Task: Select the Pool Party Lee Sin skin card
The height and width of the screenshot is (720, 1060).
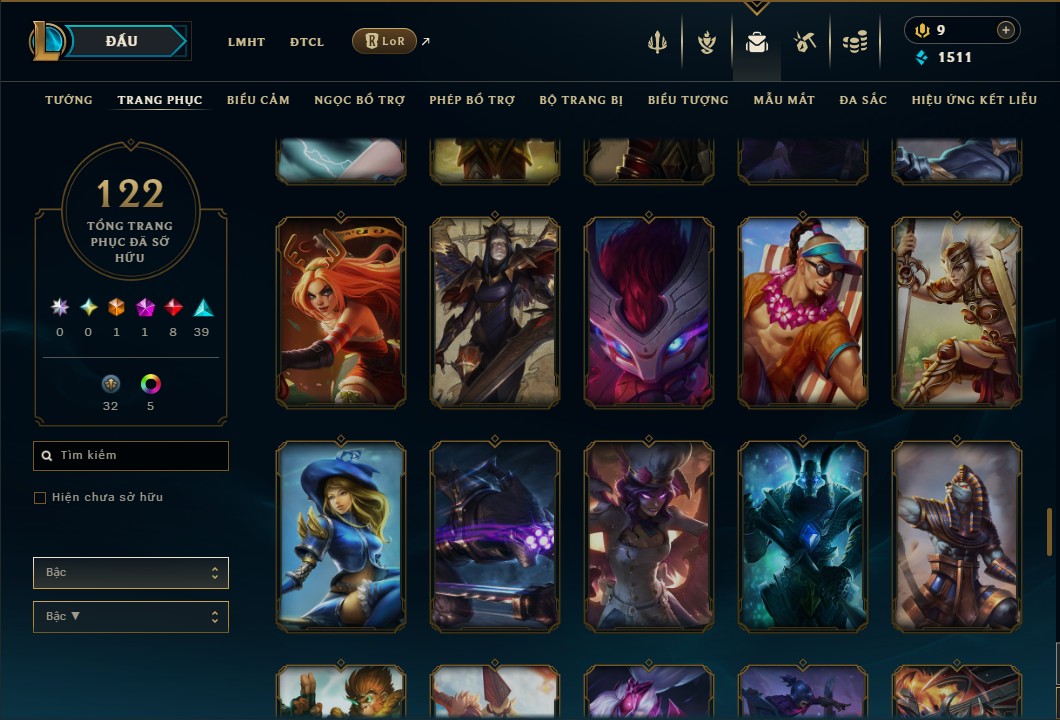Action: [x=803, y=312]
